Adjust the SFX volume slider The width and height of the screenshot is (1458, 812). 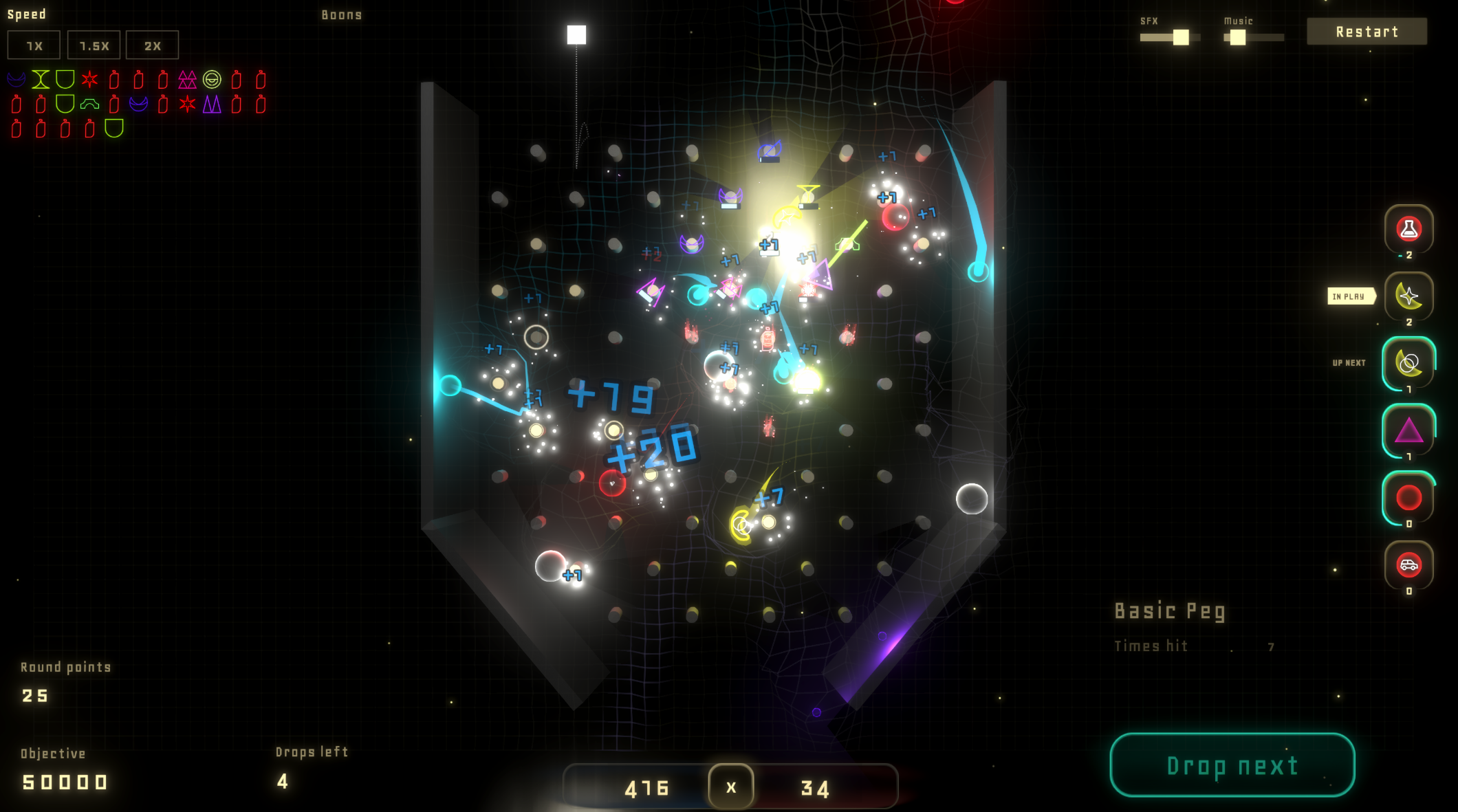click(x=1180, y=37)
